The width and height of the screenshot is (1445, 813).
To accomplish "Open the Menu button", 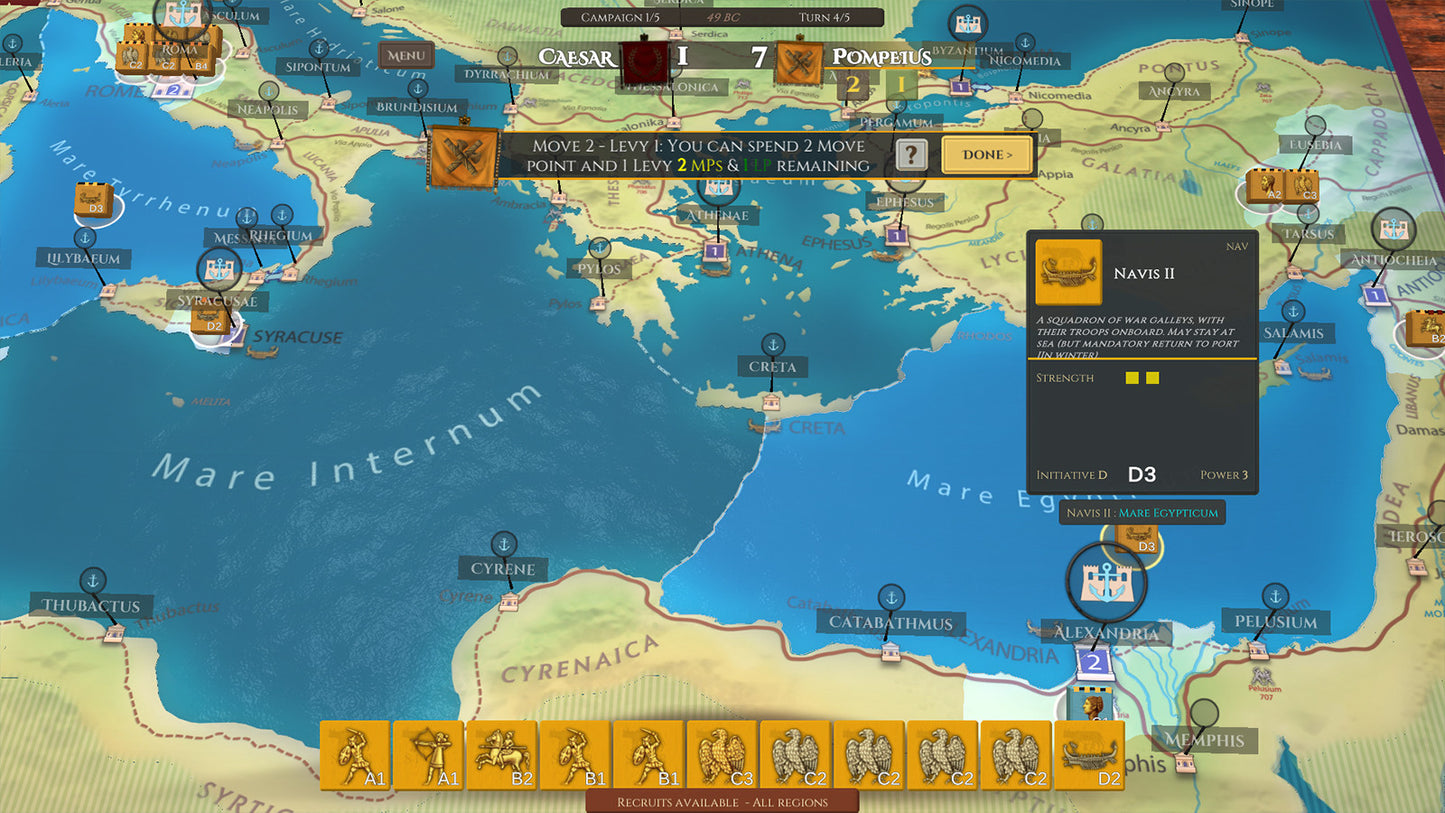I will [x=405, y=56].
